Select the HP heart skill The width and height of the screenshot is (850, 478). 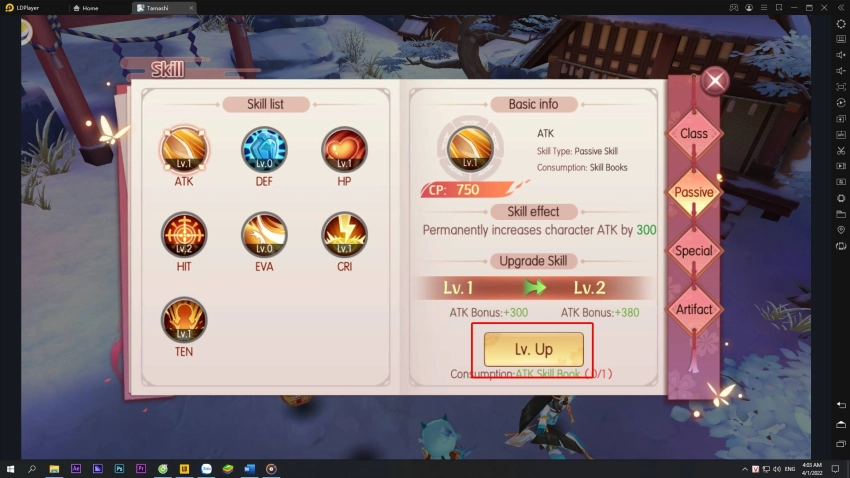tap(344, 150)
